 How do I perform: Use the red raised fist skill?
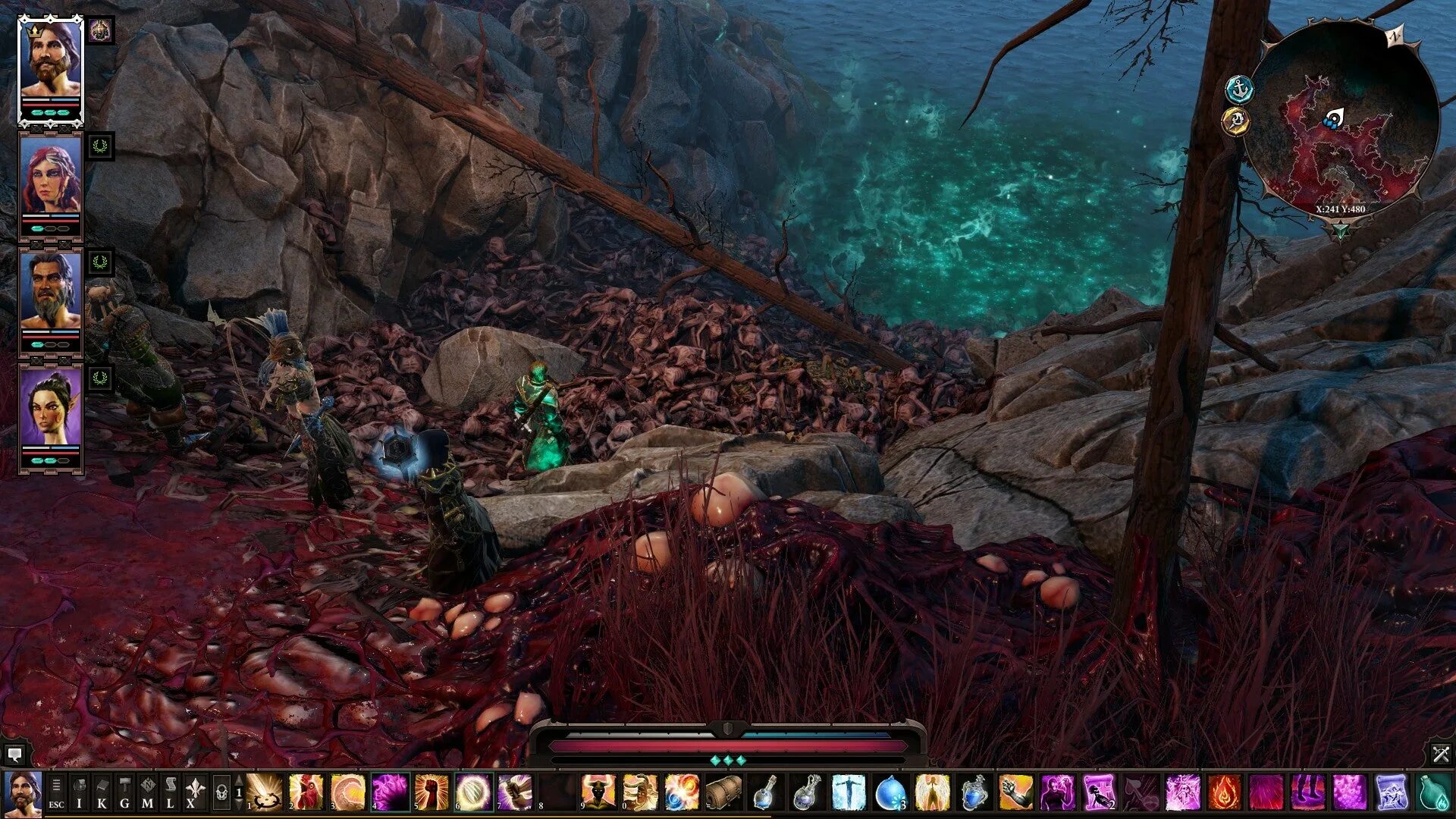point(431,792)
